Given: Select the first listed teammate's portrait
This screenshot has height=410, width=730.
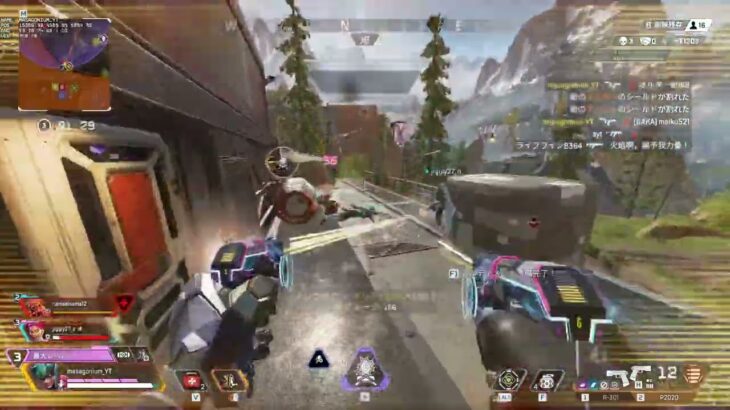Looking at the screenshot, I should click(36, 308).
